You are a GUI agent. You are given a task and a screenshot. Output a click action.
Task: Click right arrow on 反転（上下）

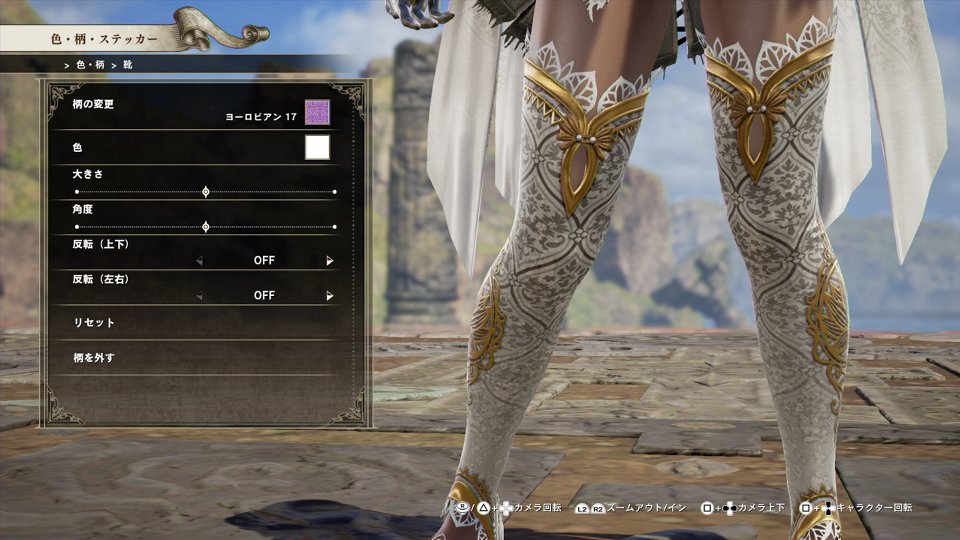tap(329, 261)
